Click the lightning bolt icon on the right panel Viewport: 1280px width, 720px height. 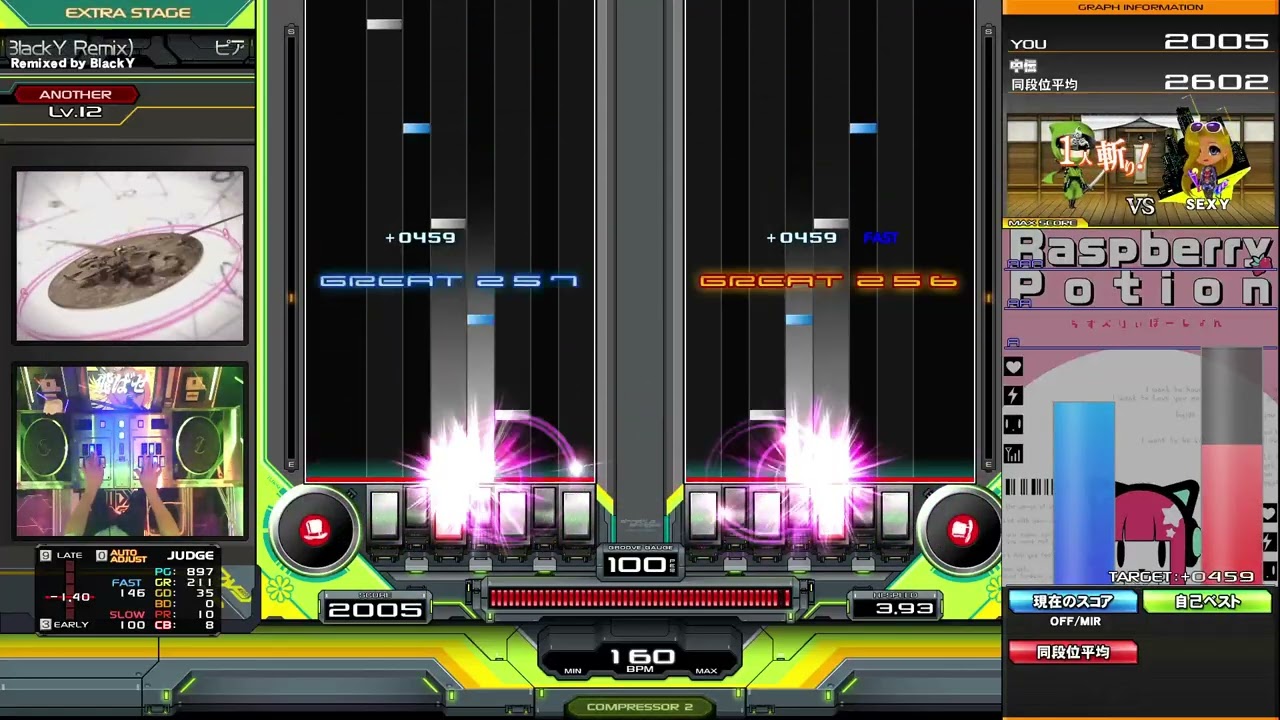1013,396
